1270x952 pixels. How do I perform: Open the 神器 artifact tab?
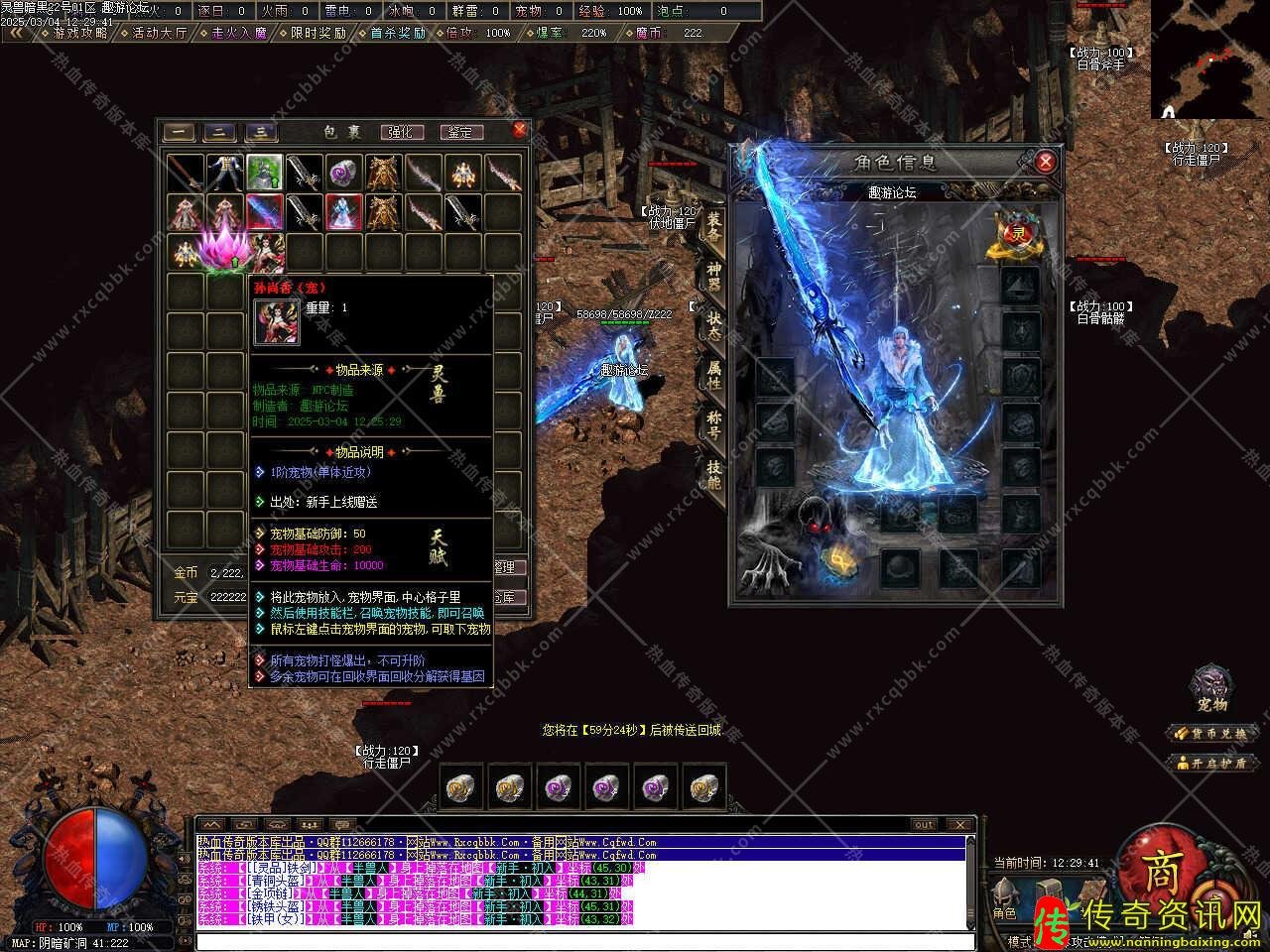(x=713, y=277)
